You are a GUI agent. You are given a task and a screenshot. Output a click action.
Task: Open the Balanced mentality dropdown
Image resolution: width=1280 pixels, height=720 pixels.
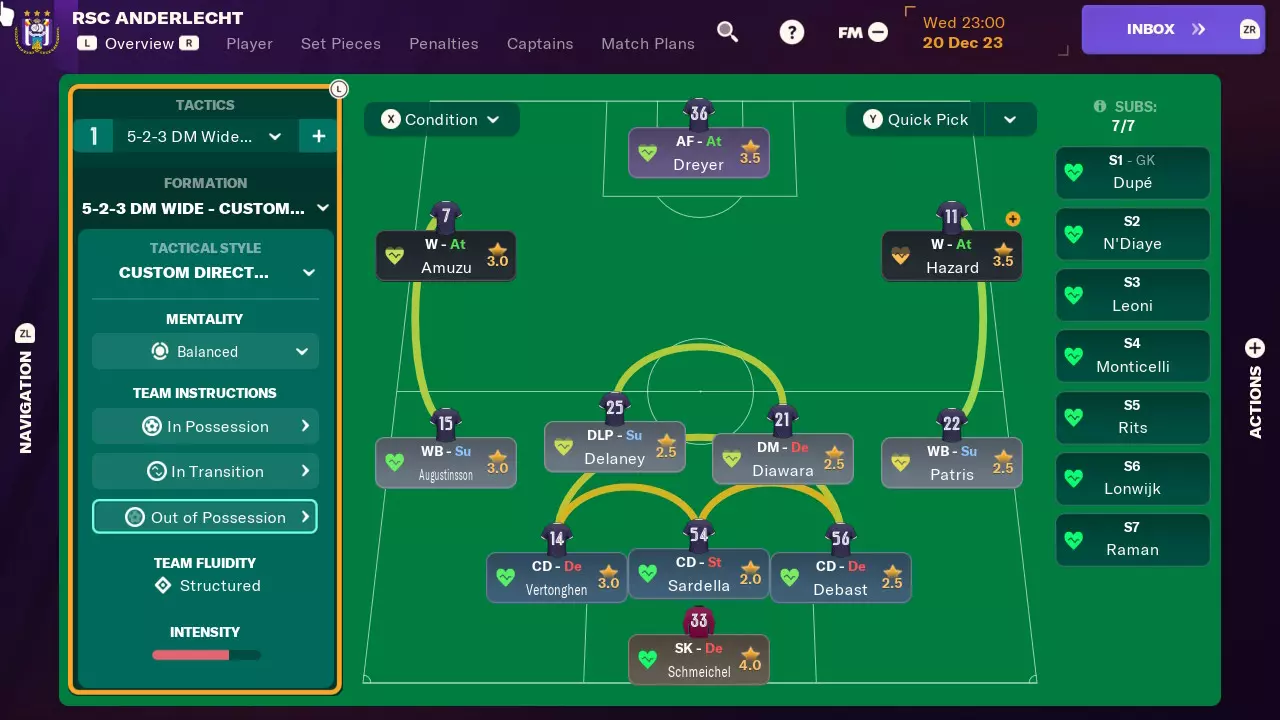point(205,351)
